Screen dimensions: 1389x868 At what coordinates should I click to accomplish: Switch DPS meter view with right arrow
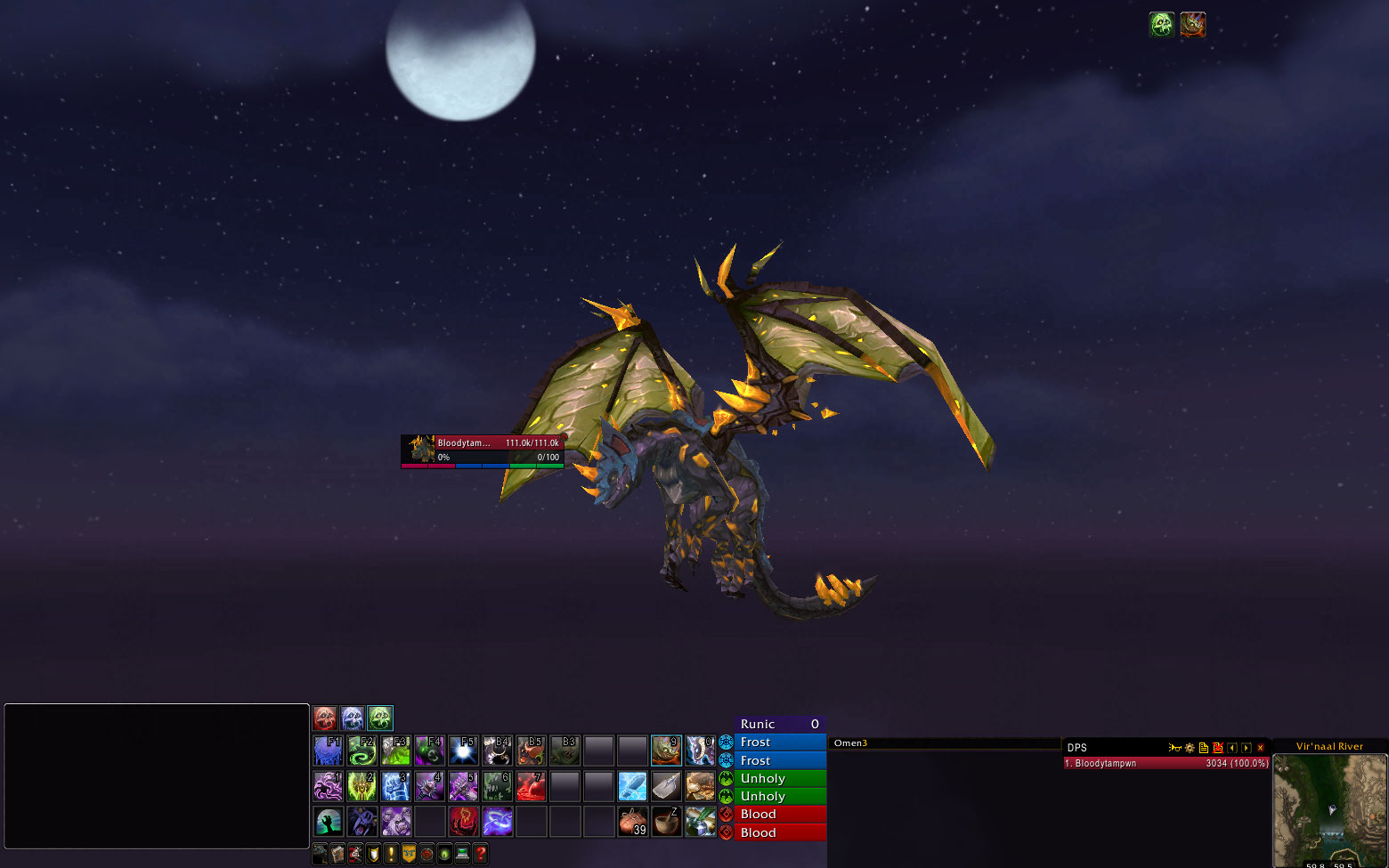tap(1246, 748)
